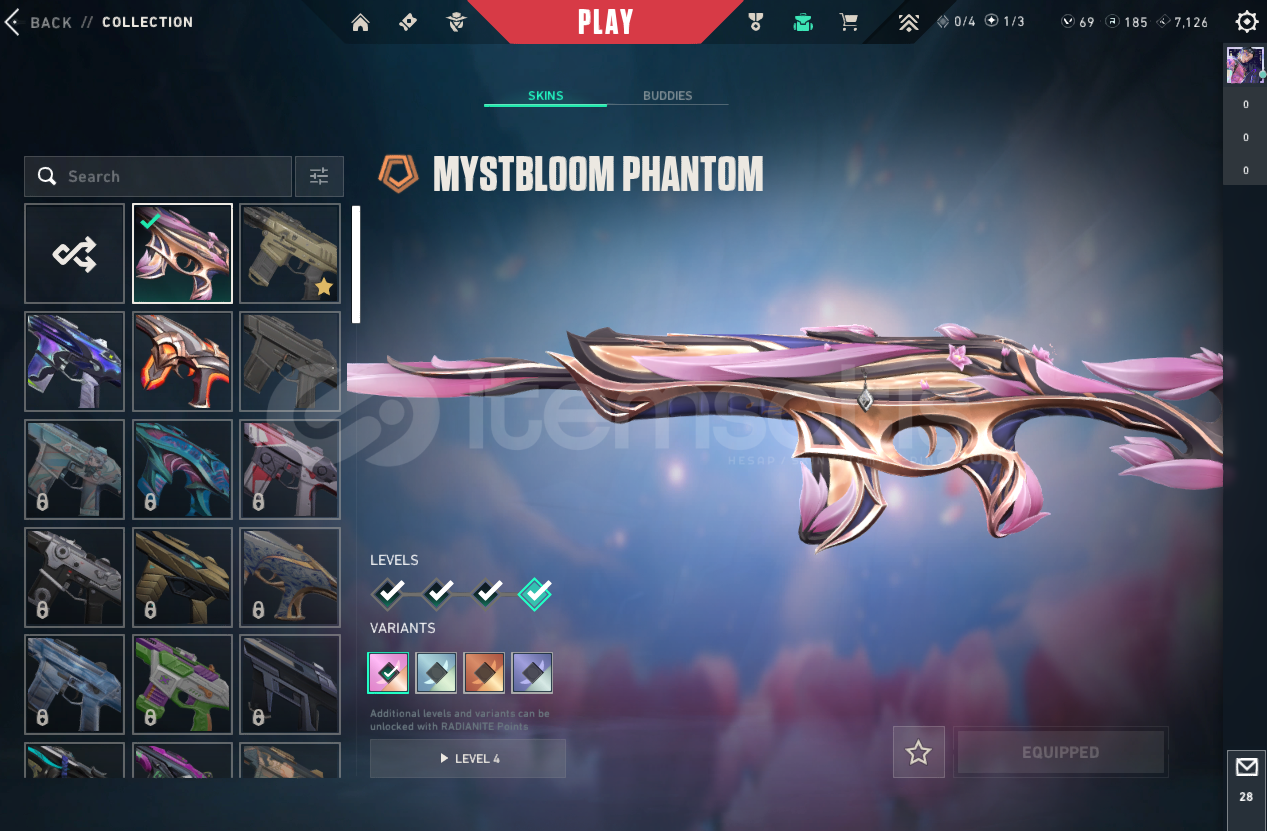Select the pink Mystbloom variant swatch
Image resolution: width=1267 pixels, height=831 pixels.
tap(388, 673)
